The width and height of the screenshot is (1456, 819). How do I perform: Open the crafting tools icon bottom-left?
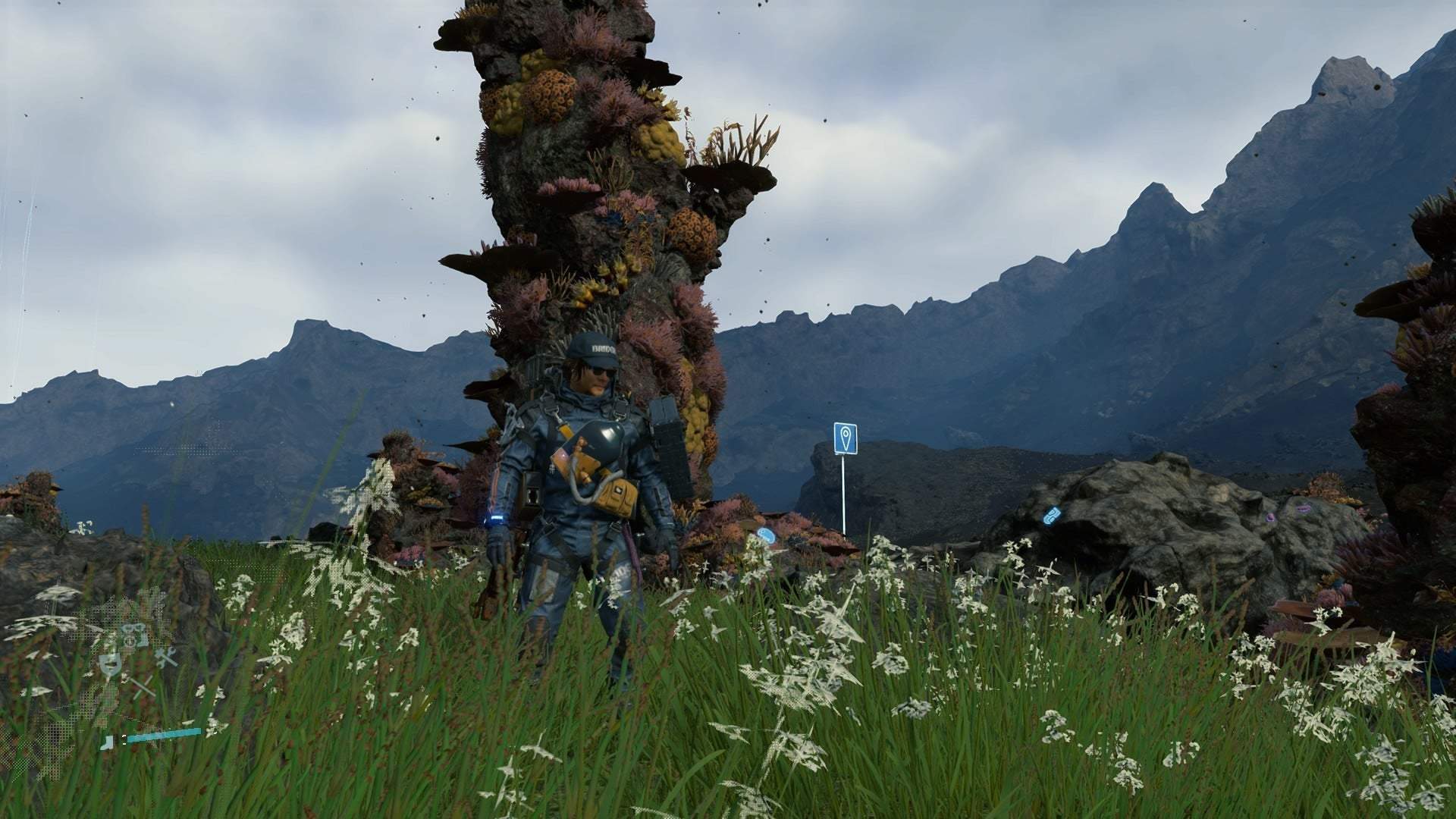click(x=165, y=657)
